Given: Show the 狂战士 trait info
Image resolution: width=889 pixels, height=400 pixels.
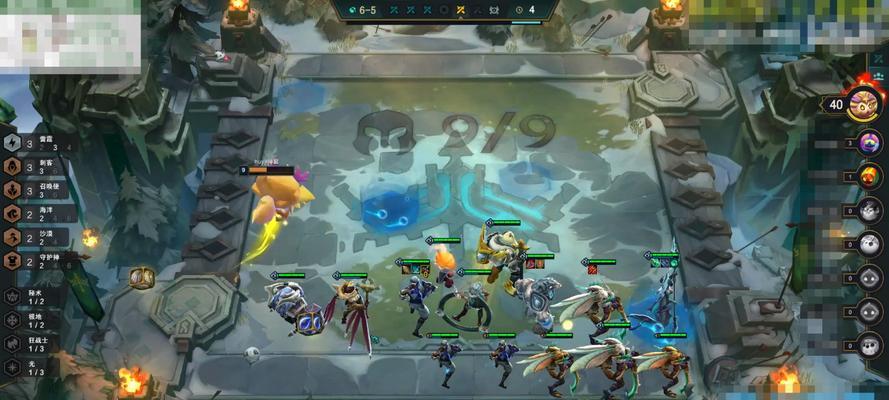Looking at the screenshot, I should 30,343.
